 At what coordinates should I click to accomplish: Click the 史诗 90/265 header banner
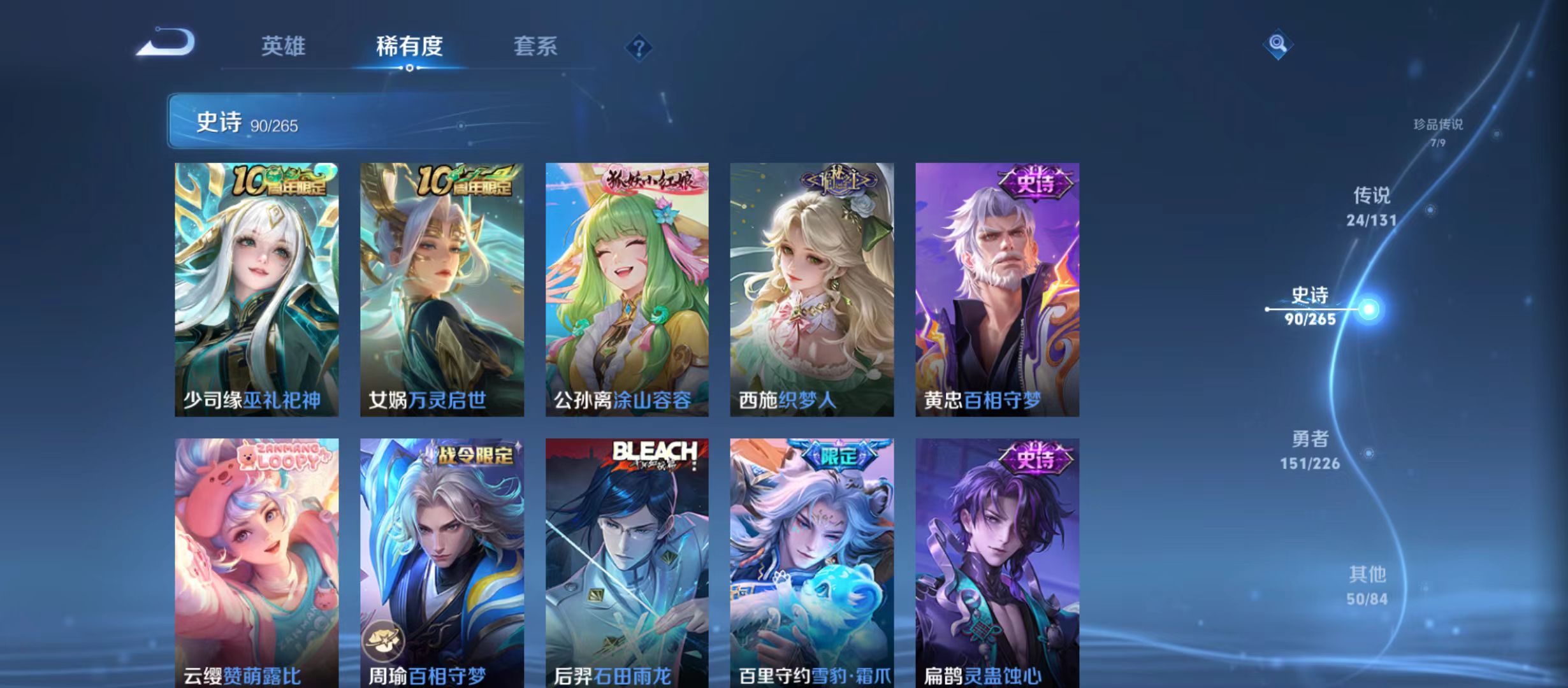click(319, 122)
